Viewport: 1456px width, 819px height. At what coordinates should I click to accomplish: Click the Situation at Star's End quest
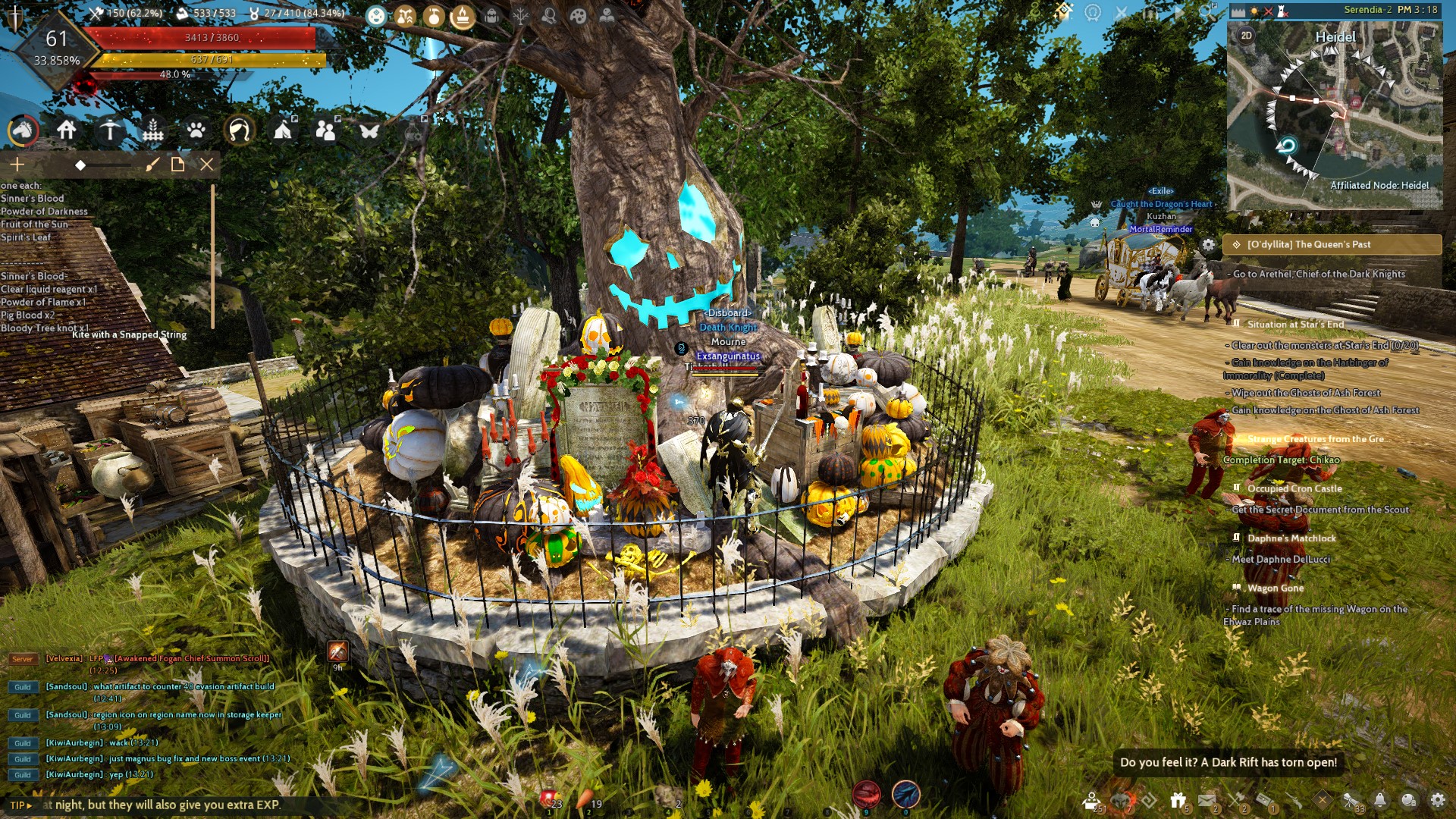[1295, 325]
